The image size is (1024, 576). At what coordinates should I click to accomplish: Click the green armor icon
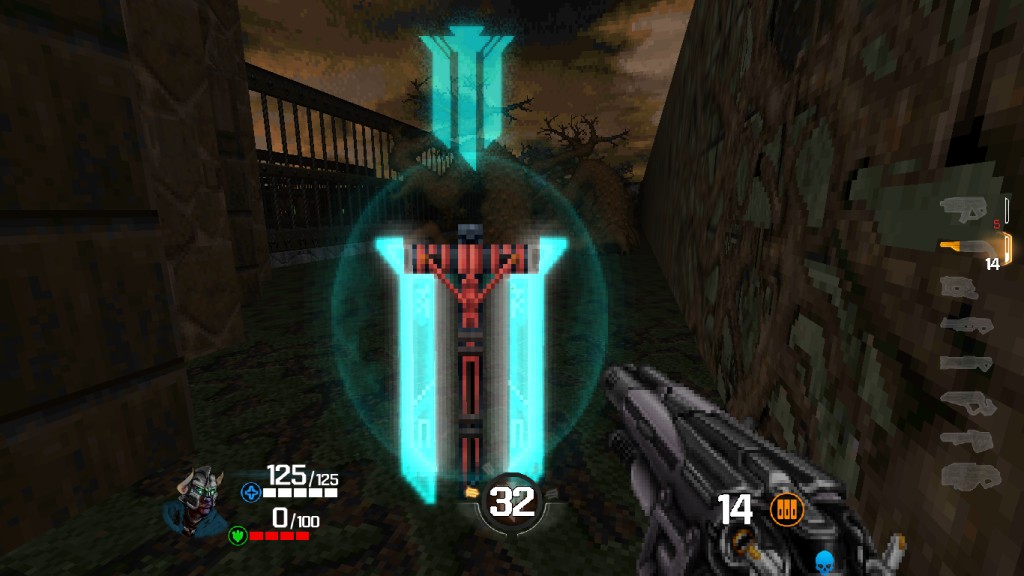238,534
